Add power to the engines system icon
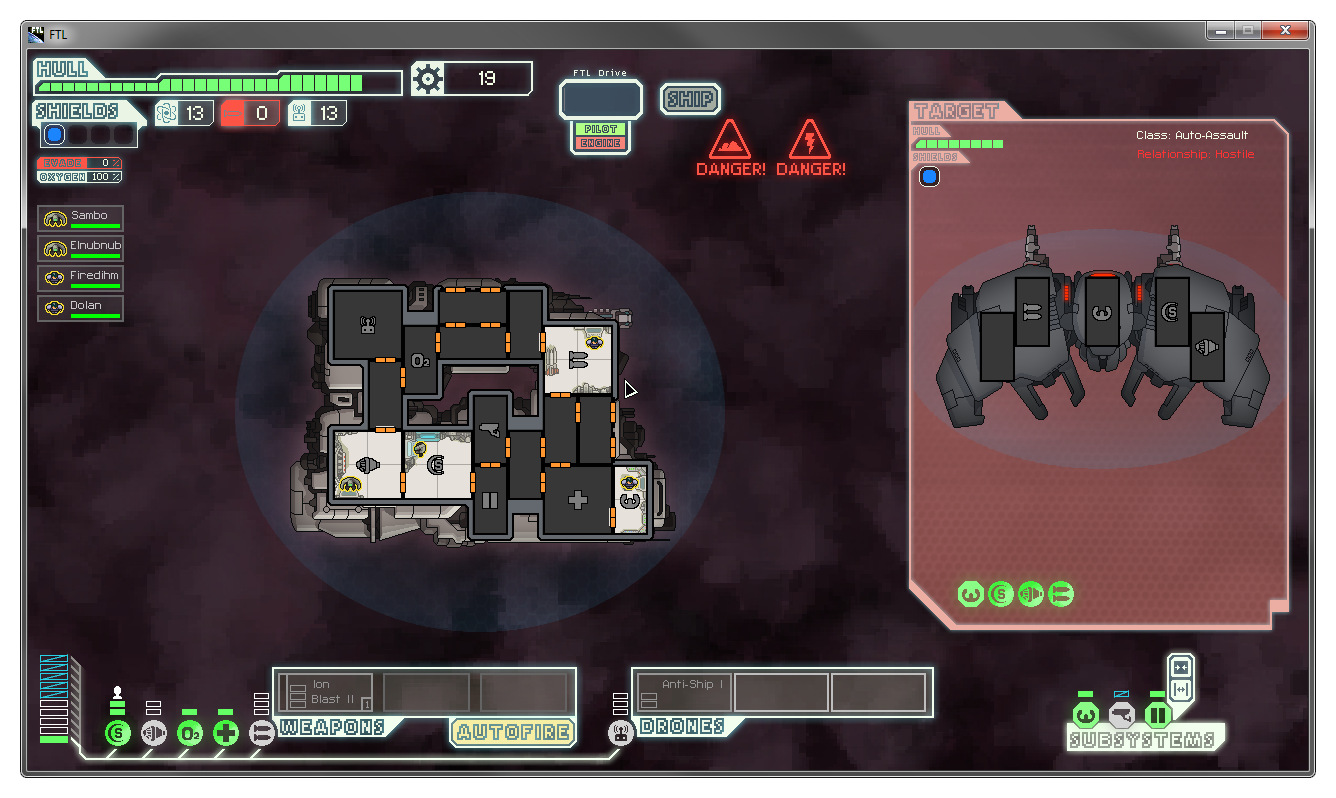This screenshot has width=1336, height=798. point(154,733)
